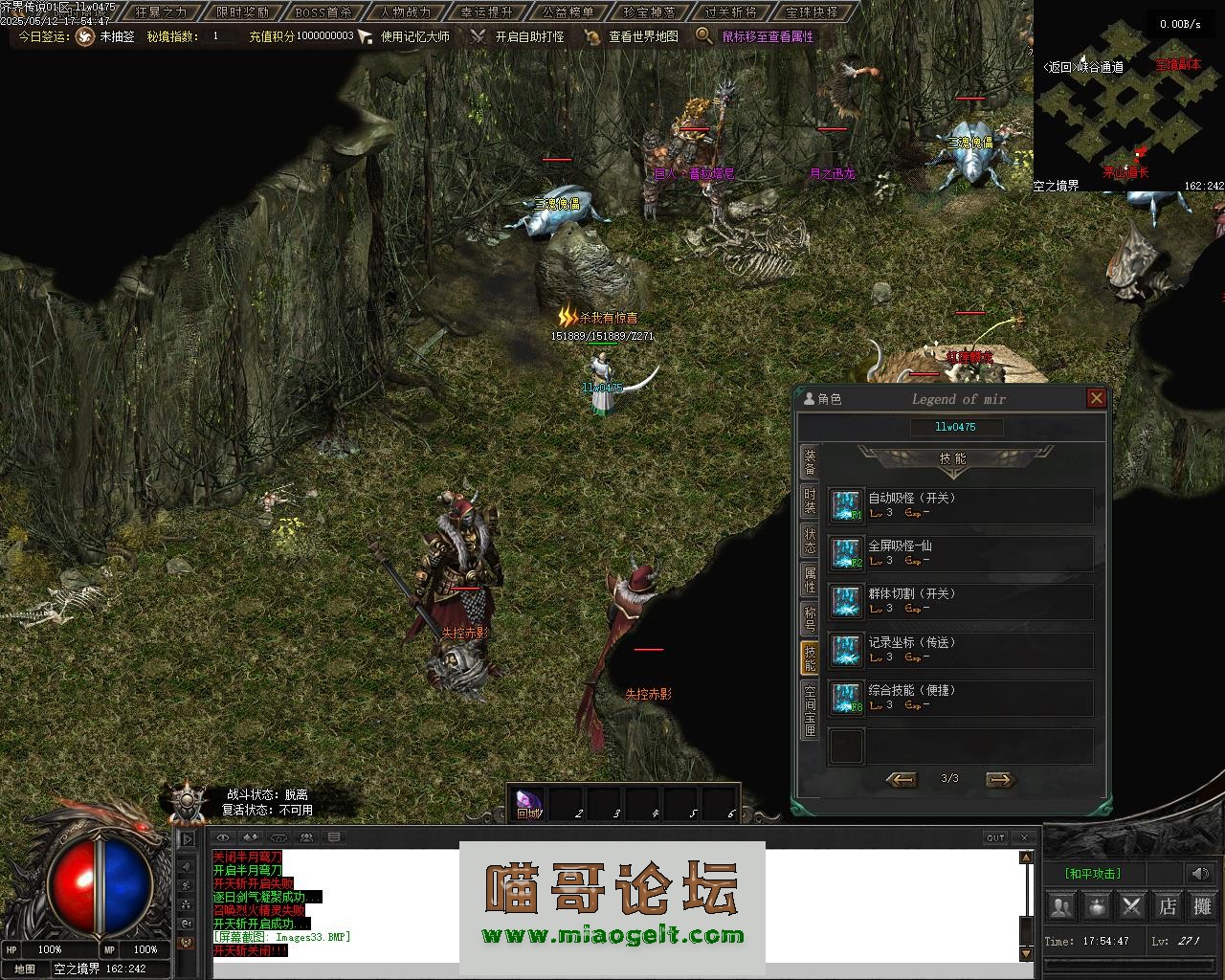Click the 回城 hotbar slot

528,803
